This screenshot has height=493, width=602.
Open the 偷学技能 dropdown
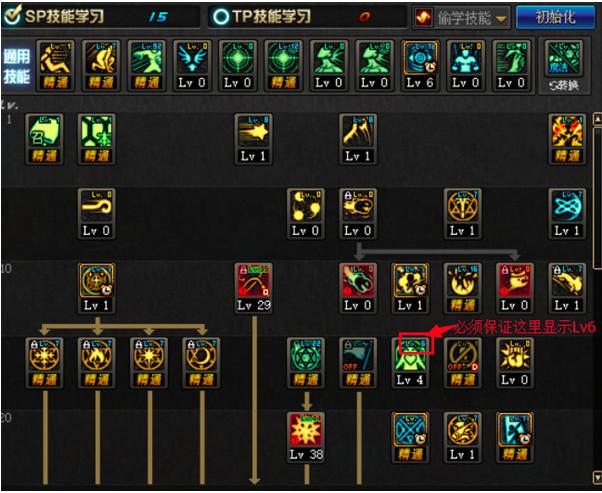tap(461, 17)
